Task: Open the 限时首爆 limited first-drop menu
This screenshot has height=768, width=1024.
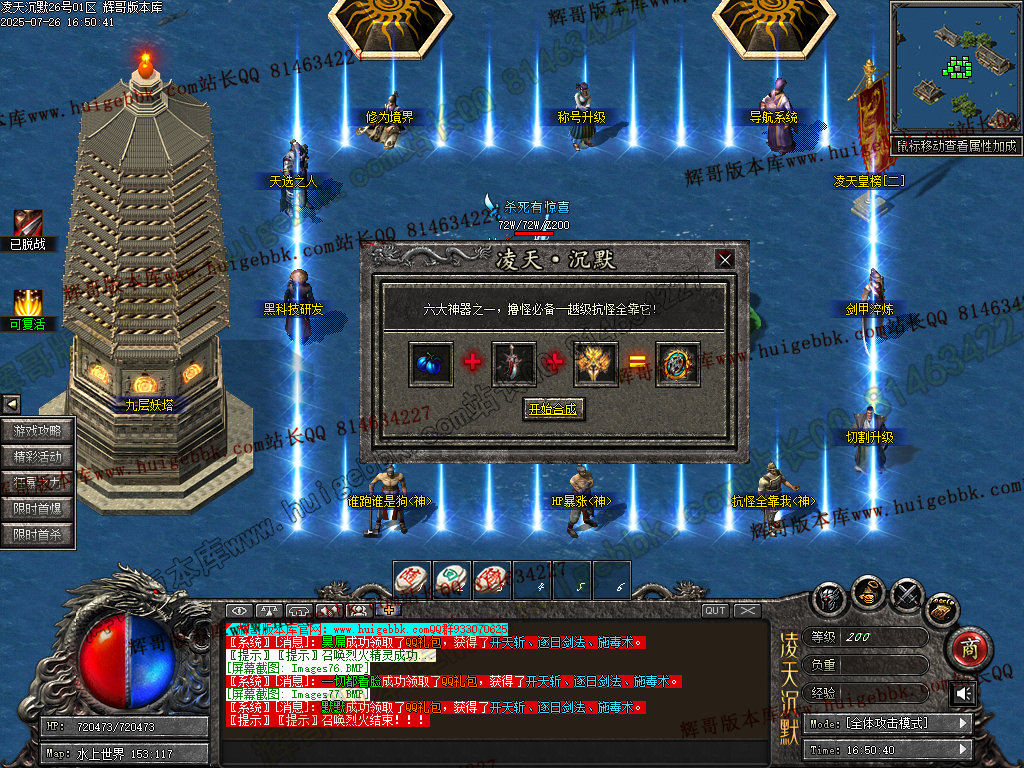Action: pyautogui.click(x=38, y=509)
